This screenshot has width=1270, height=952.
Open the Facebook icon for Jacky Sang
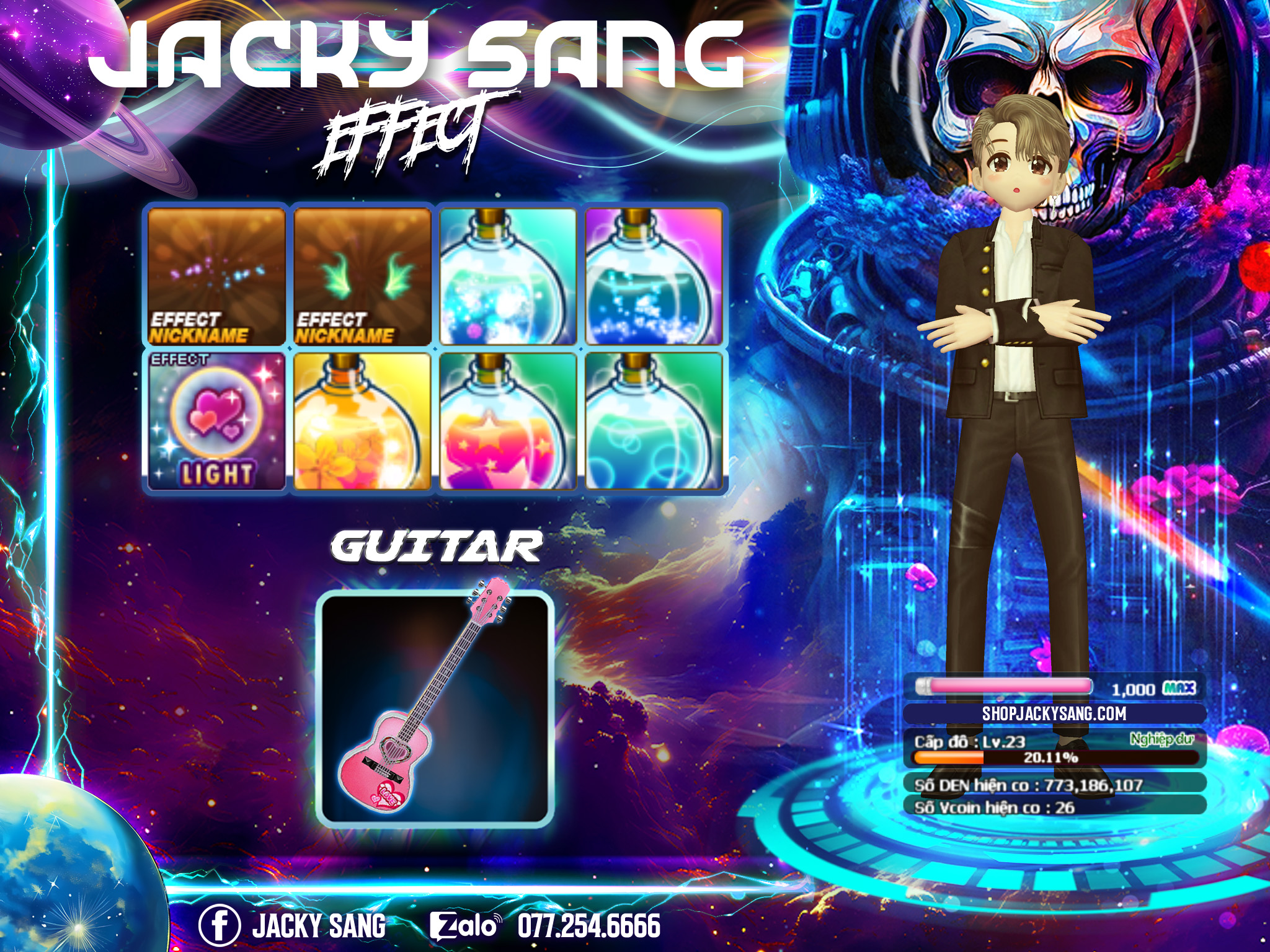(219, 926)
